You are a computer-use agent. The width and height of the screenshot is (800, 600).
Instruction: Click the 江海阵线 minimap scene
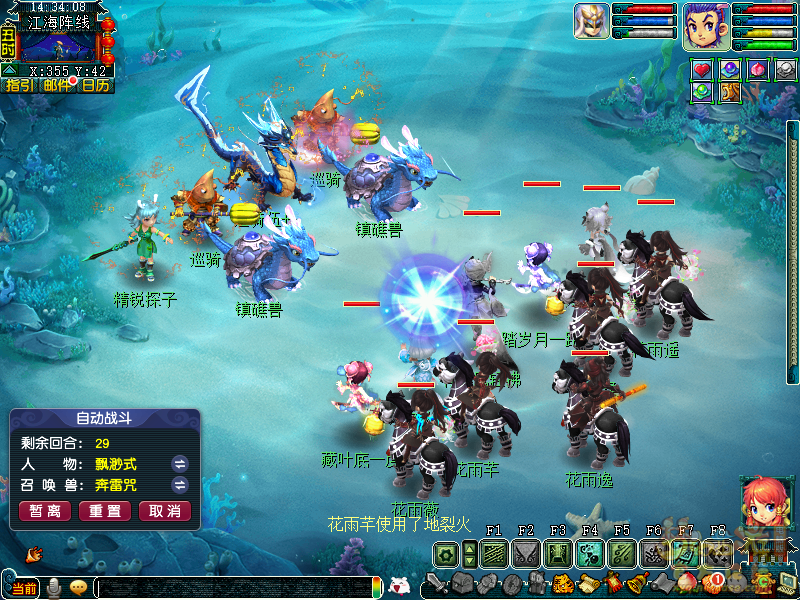(x=58, y=47)
